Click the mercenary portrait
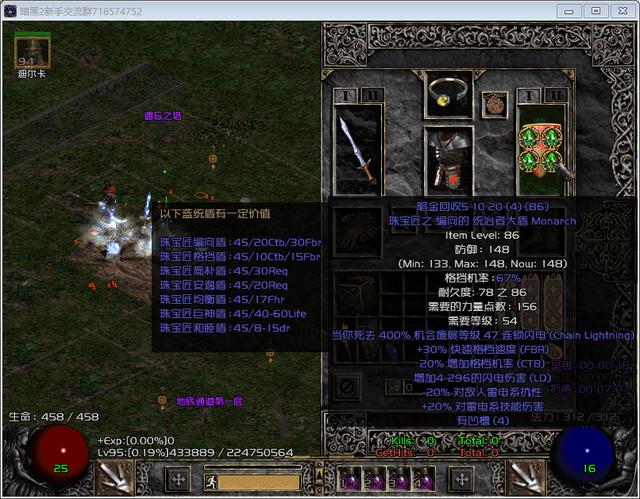 point(32,50)
